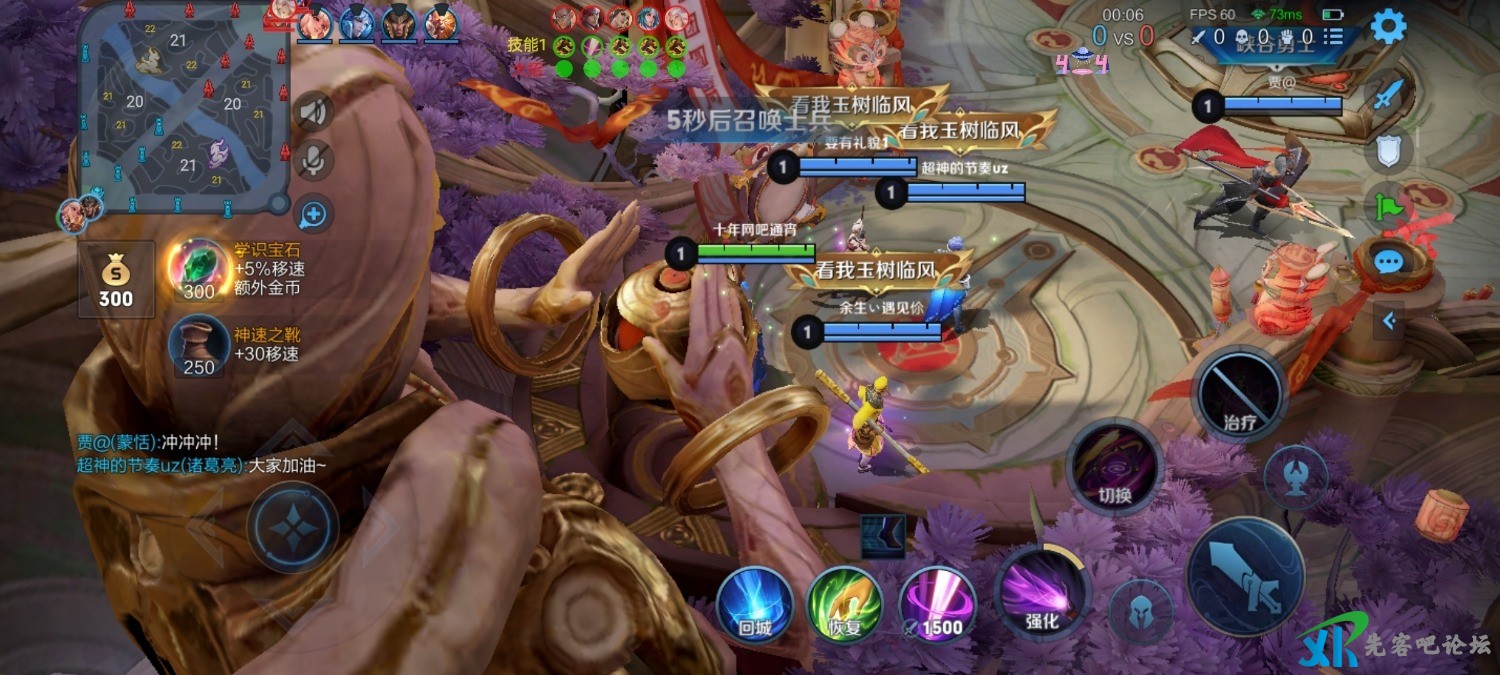Send the shield retreat signal
Screen dimensions: 1500x675
1386,152
